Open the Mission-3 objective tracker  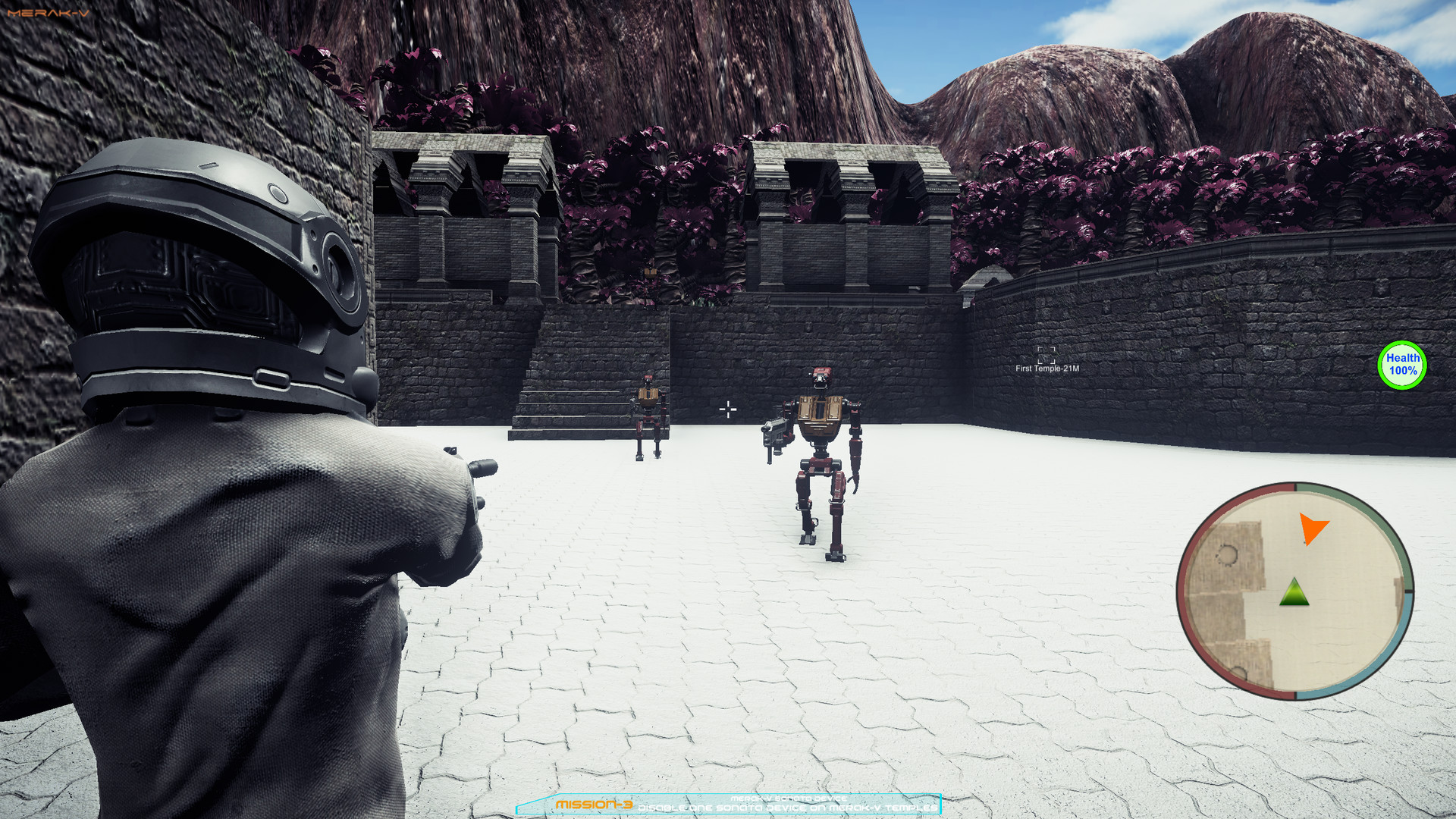click(x=728, y=804)
